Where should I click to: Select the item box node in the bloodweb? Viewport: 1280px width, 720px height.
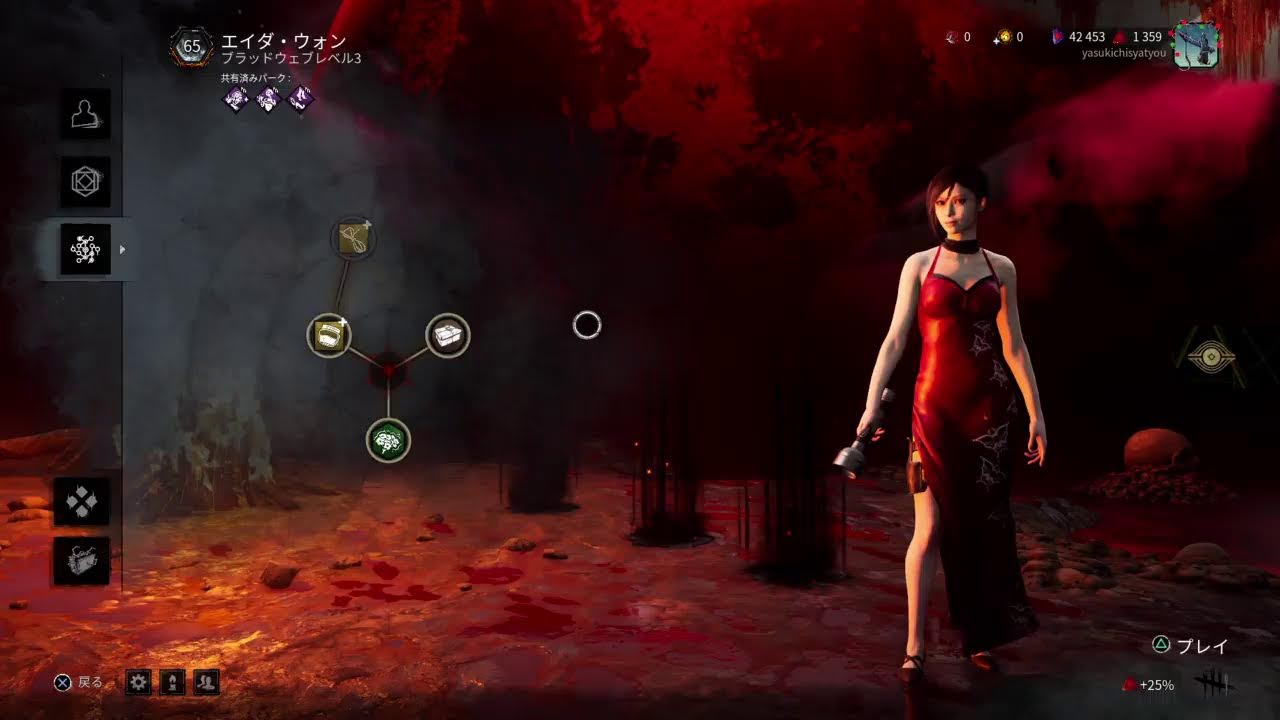(x=446, y=337)
